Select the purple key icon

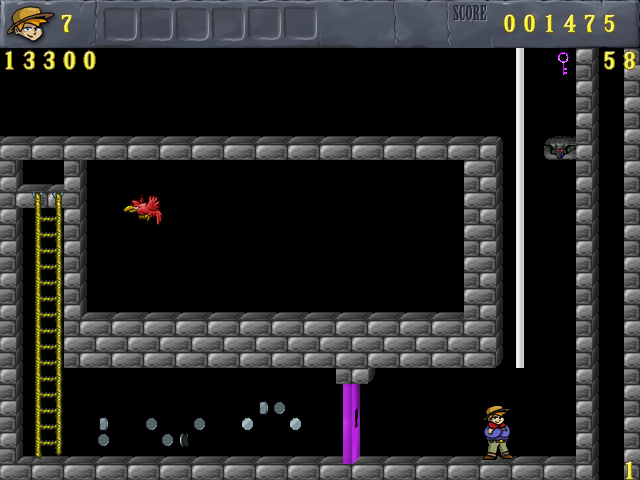(x=563, y=63)
